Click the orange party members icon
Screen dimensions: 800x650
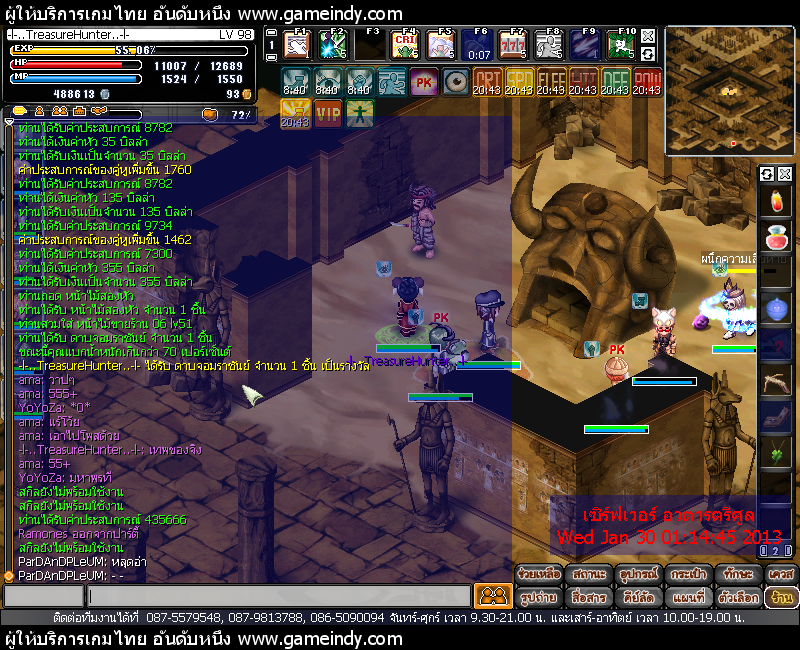pyautogui.click(x=491, y=596)
